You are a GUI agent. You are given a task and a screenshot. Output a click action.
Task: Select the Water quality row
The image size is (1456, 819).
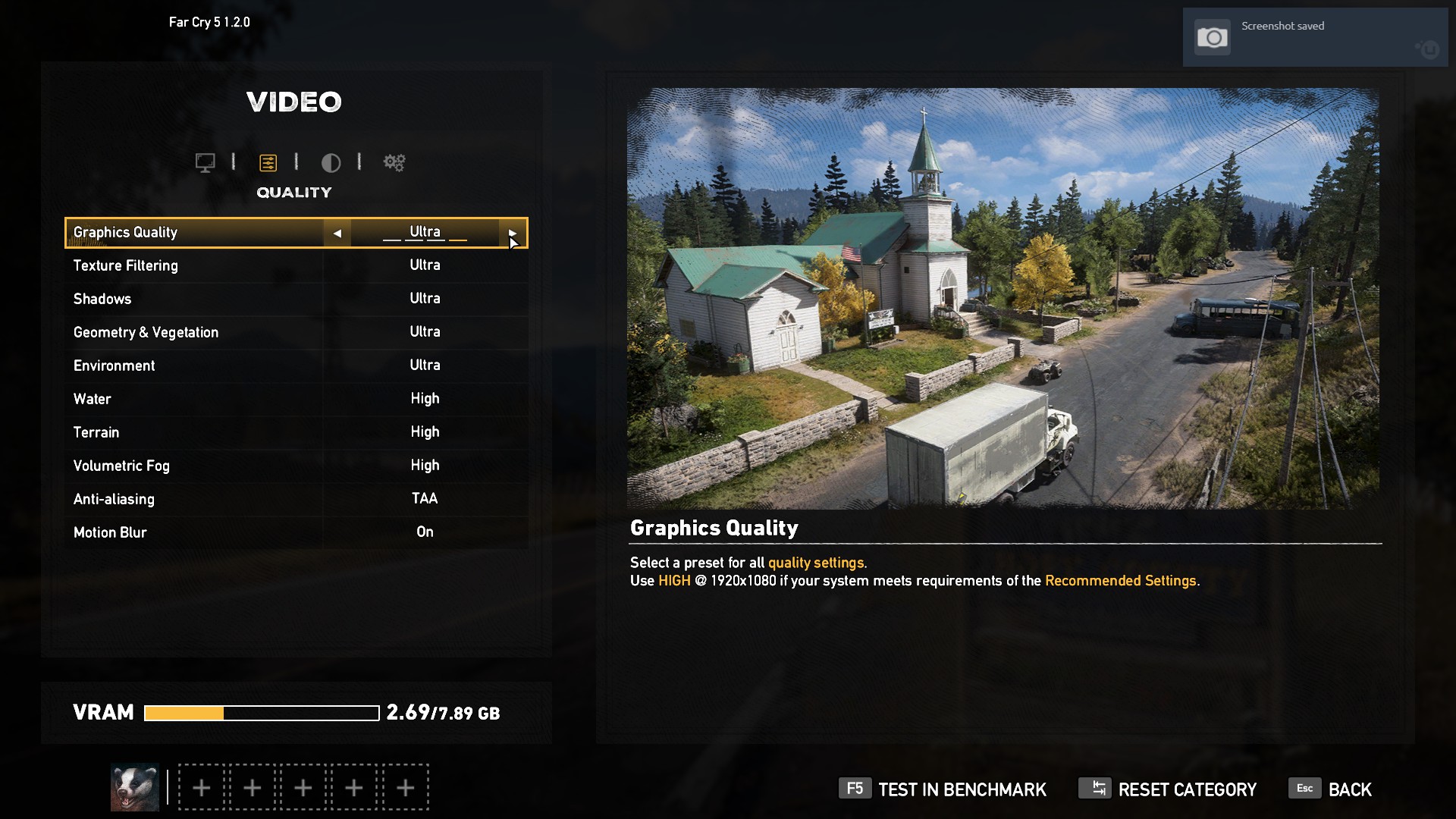pyautogui.click(x=296, y=399)
